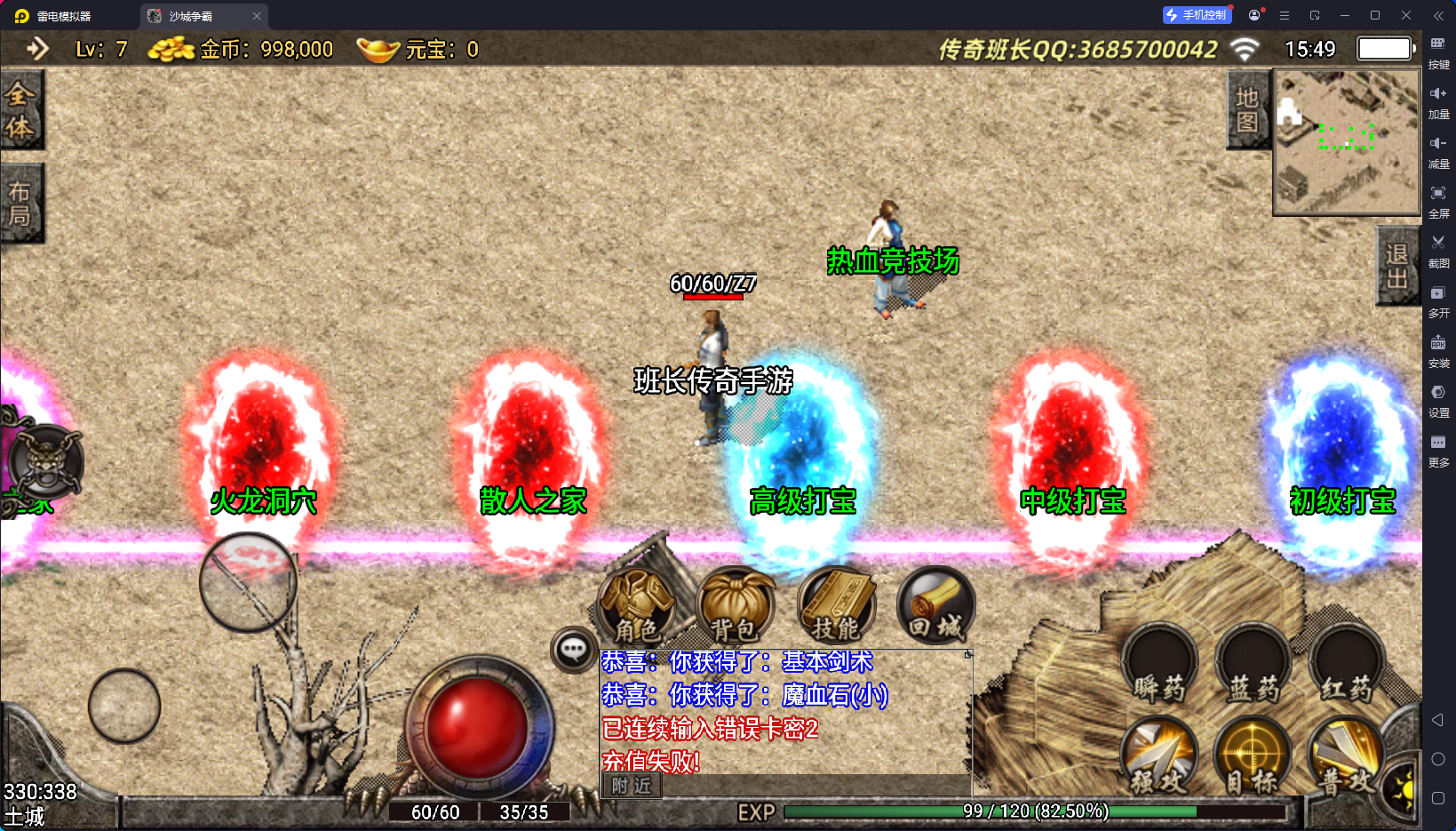Open the 地图 map button
The width and height of the screenshot is (1456, 831).
[1247, 110]
